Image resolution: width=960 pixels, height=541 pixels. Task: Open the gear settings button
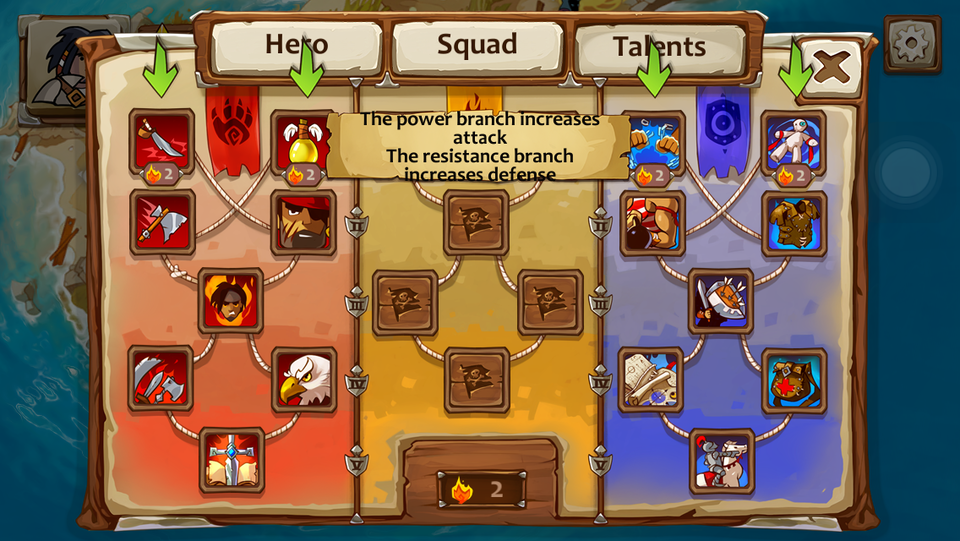coord(911,44)
